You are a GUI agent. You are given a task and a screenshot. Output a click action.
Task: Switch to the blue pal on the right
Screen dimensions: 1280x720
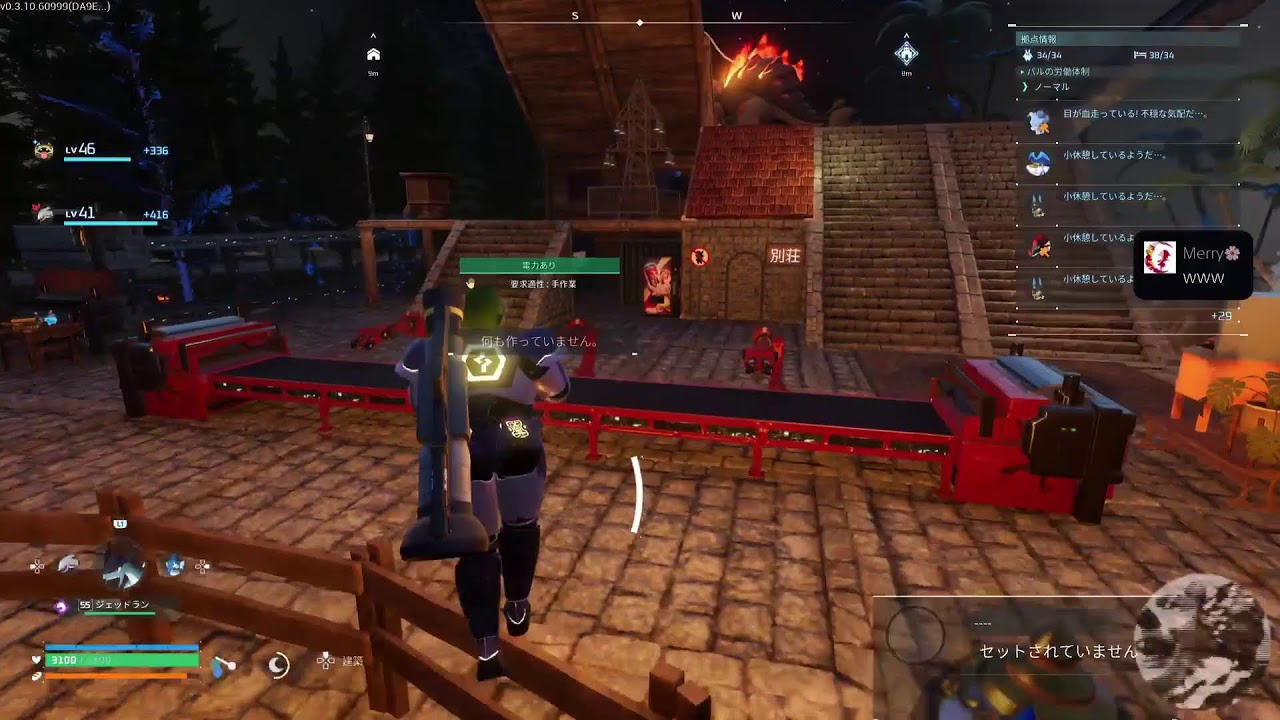click(x=175, y=565)
